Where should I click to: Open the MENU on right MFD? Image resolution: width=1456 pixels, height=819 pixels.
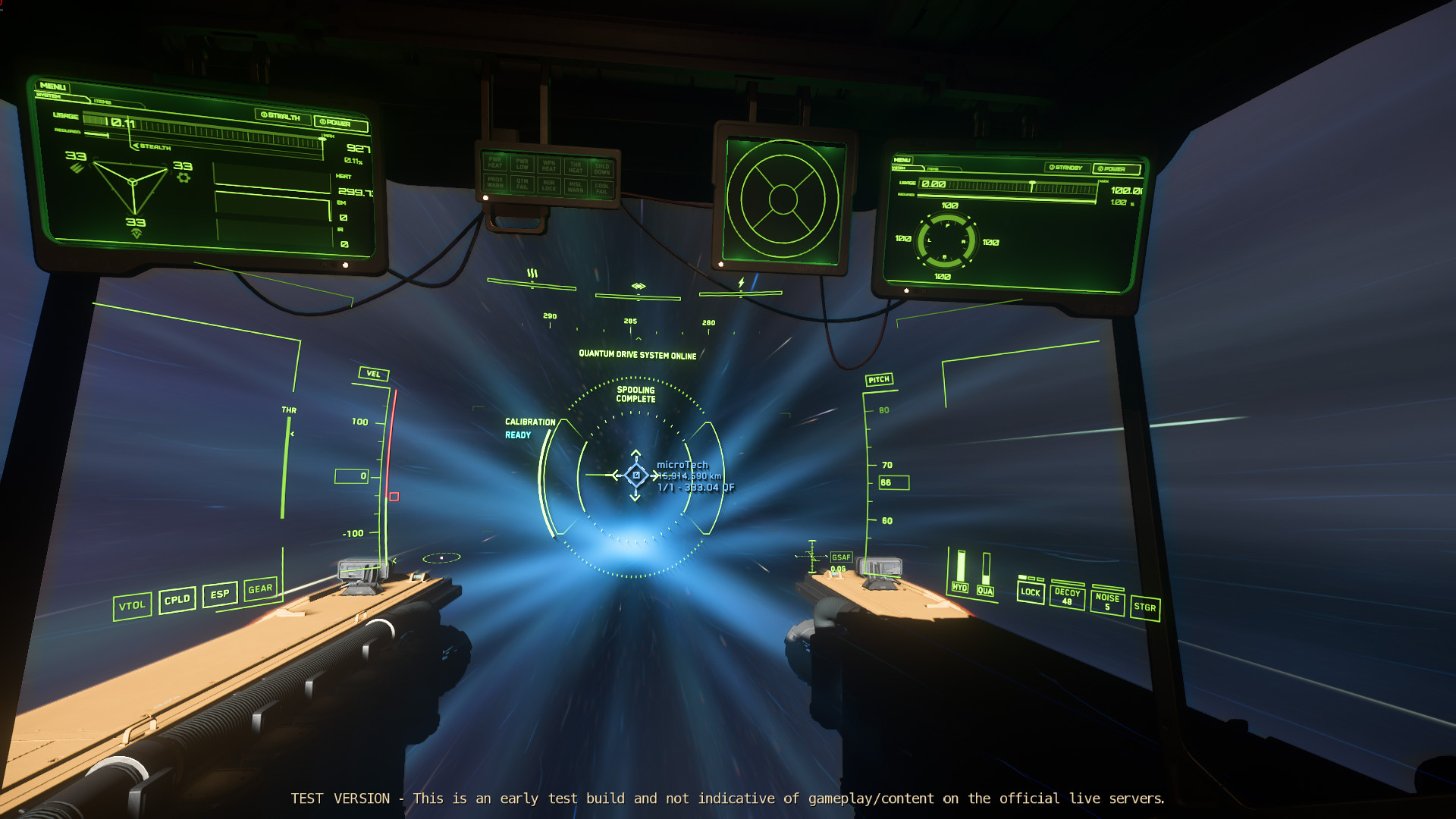(903, 160)
